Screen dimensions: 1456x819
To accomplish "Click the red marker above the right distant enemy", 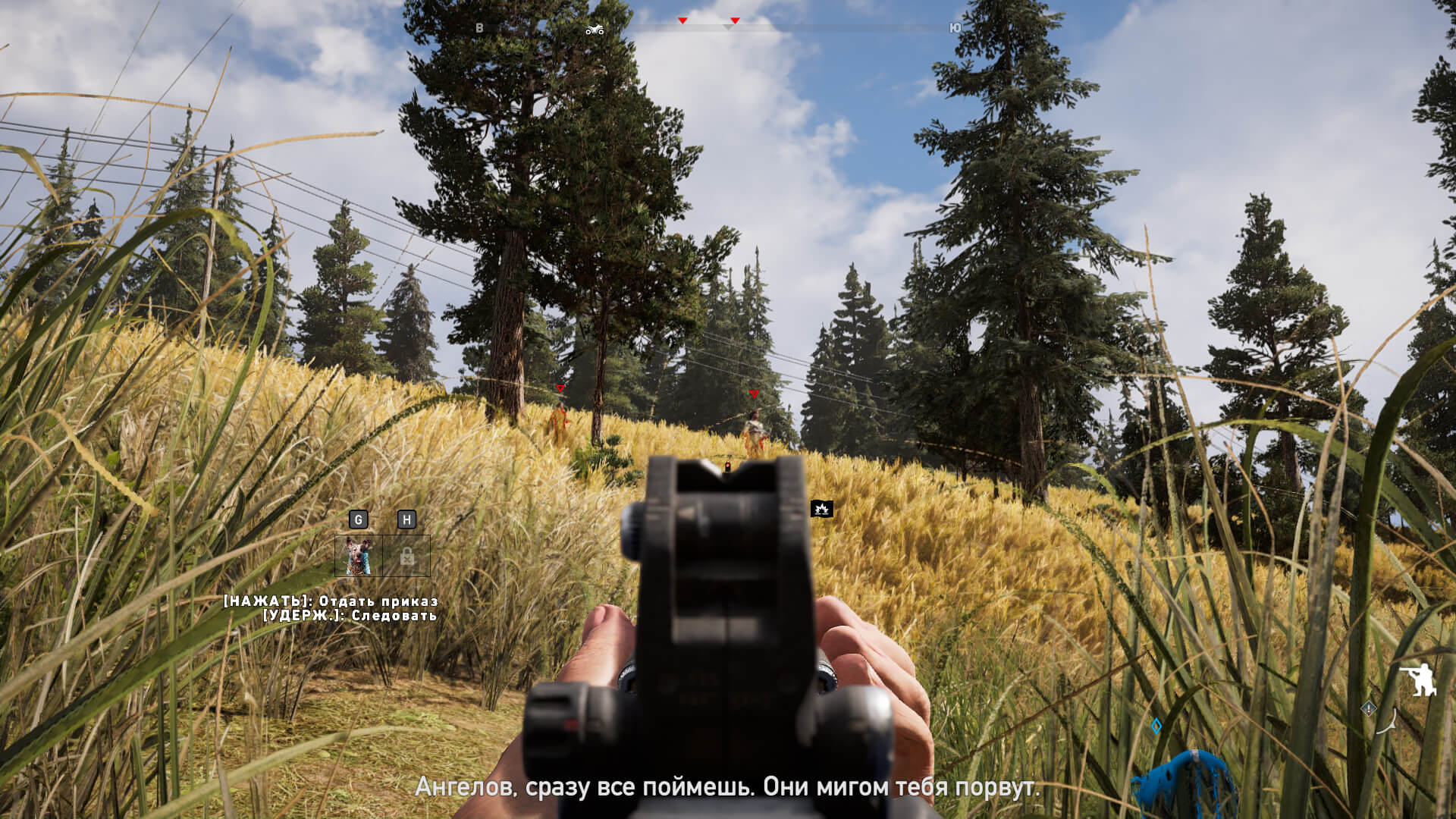I will 754,394.
